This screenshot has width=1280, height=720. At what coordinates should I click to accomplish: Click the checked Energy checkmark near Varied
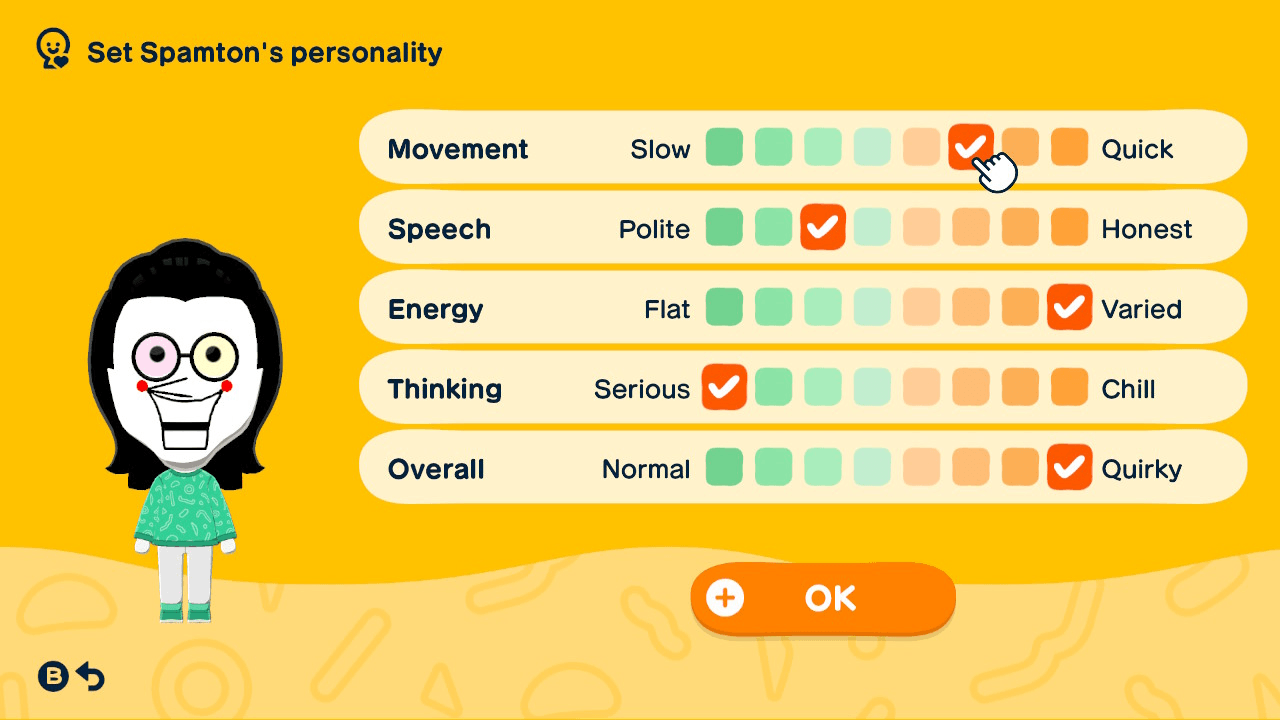pos(1069,308)
